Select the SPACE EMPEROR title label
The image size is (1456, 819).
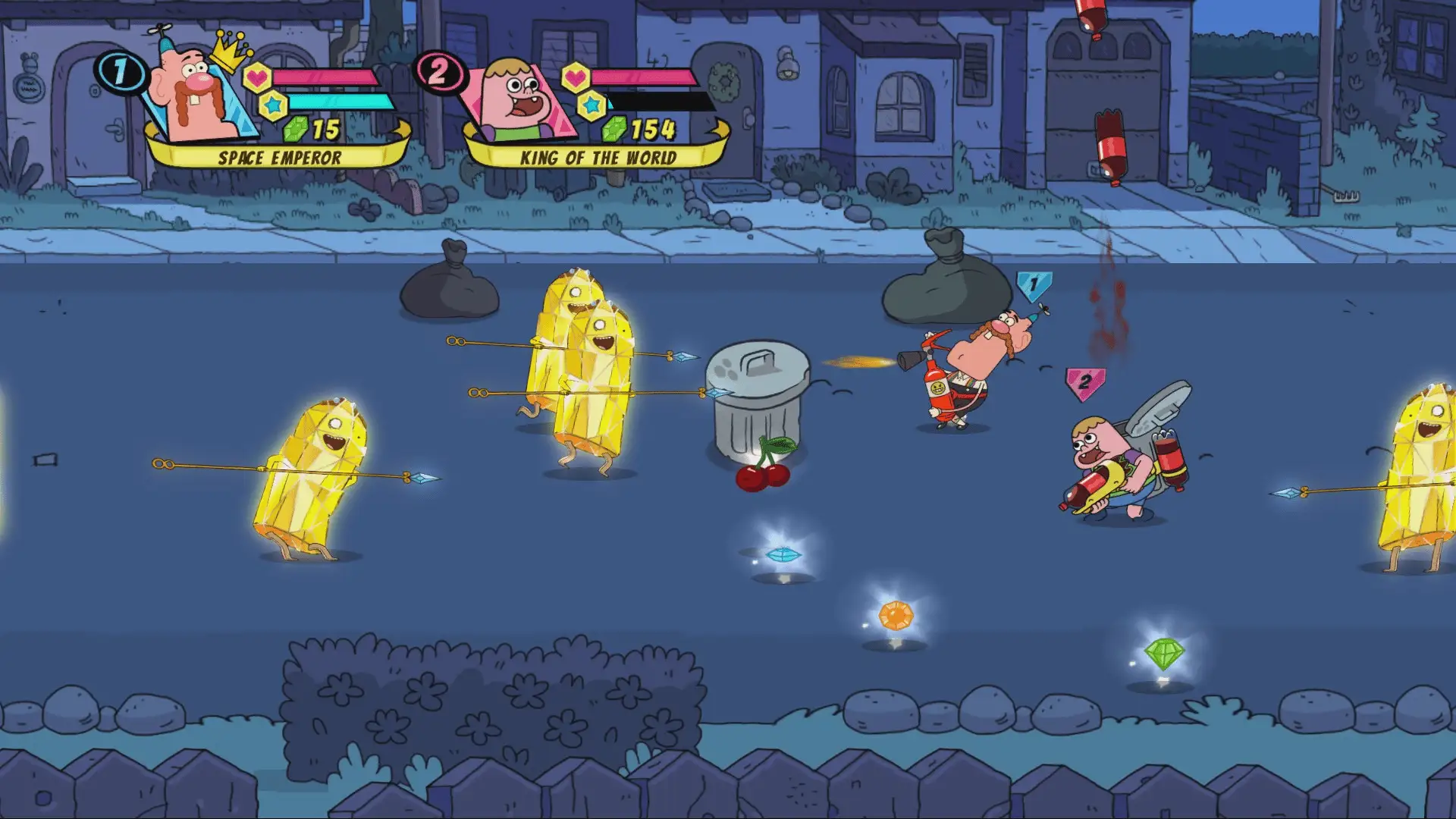pos(278,158)
